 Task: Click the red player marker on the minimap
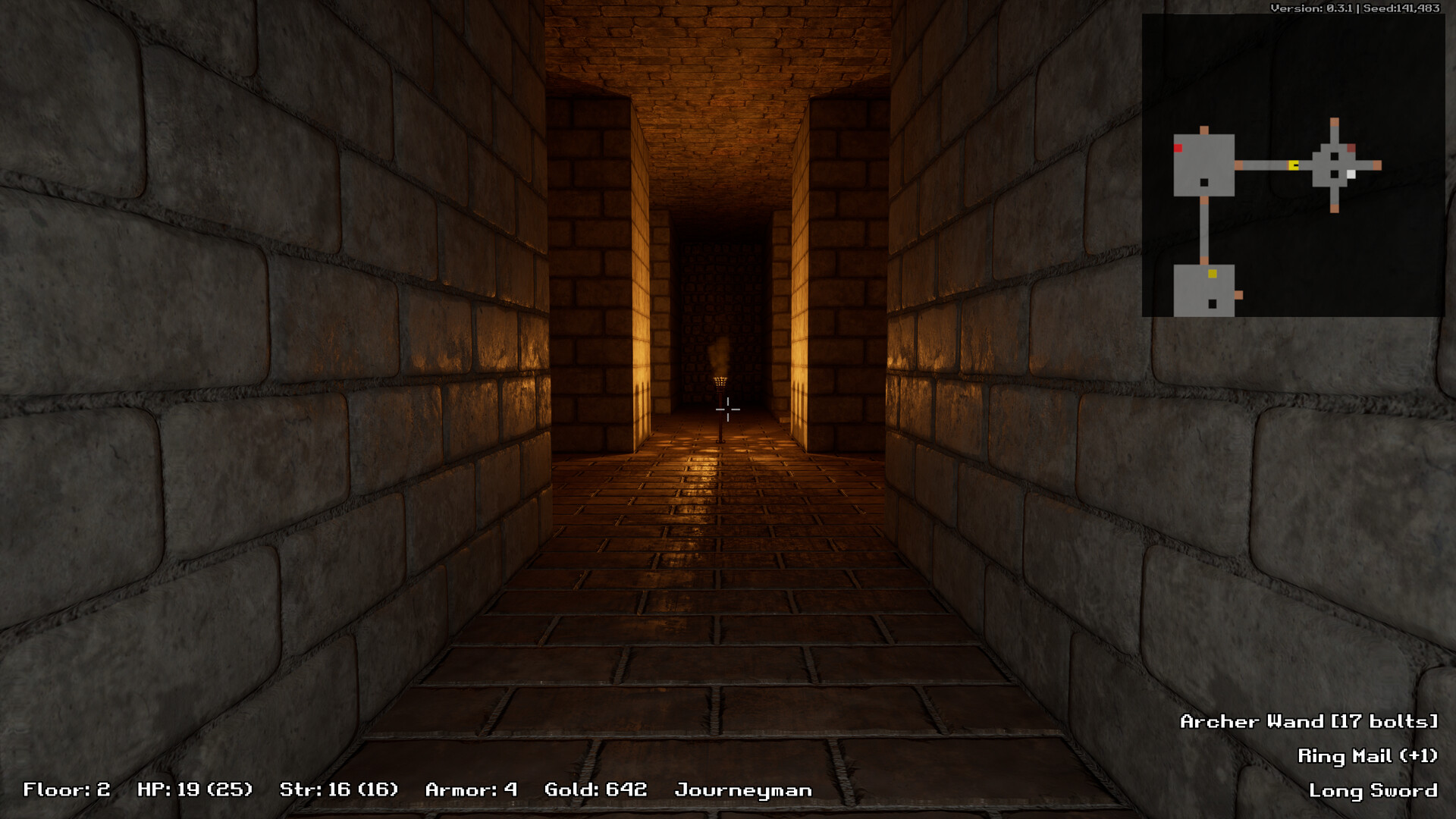click(x=1177, y=148)
